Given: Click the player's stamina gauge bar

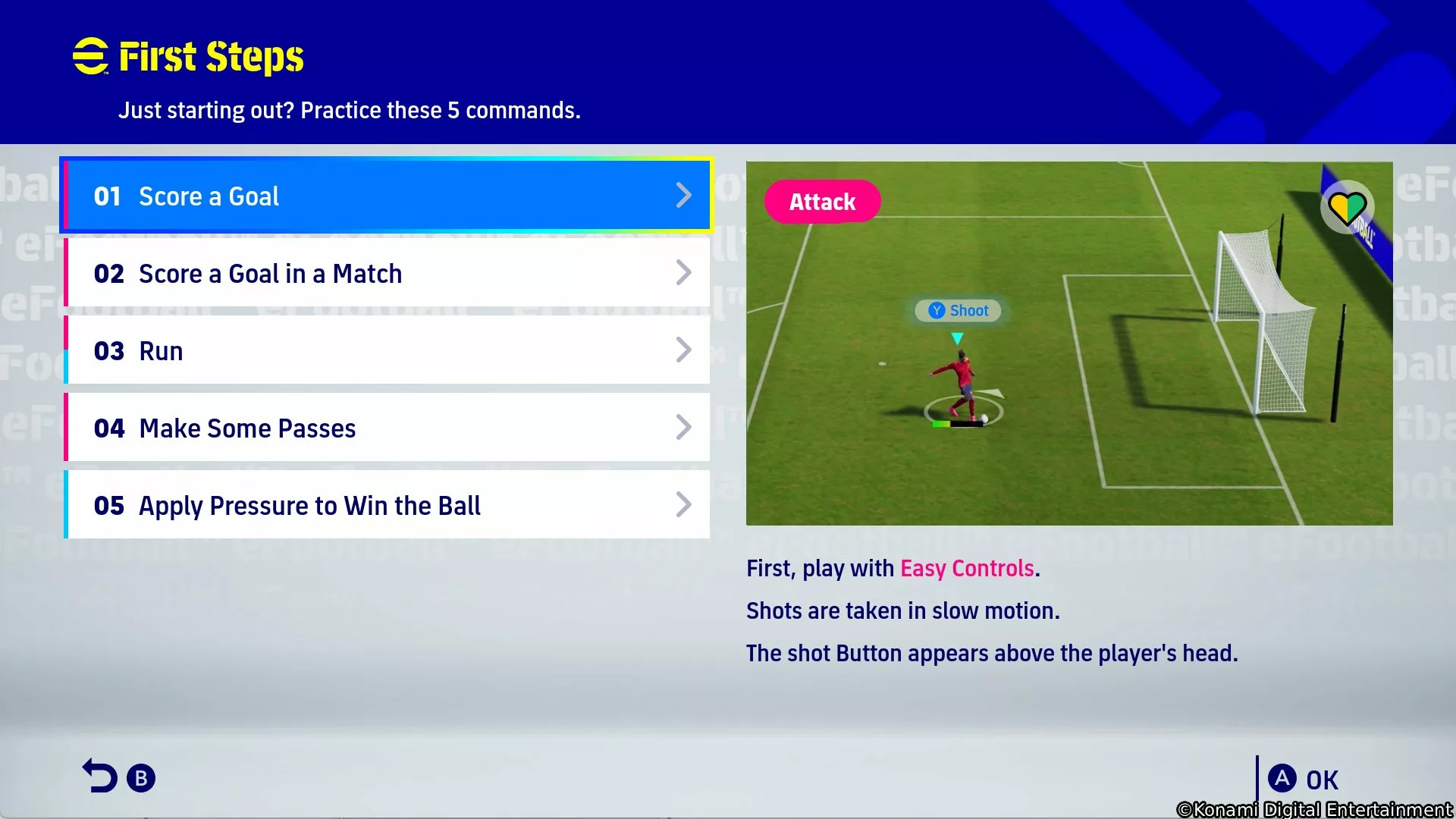Looking at the screenshot, I should (x=957, y=423).
